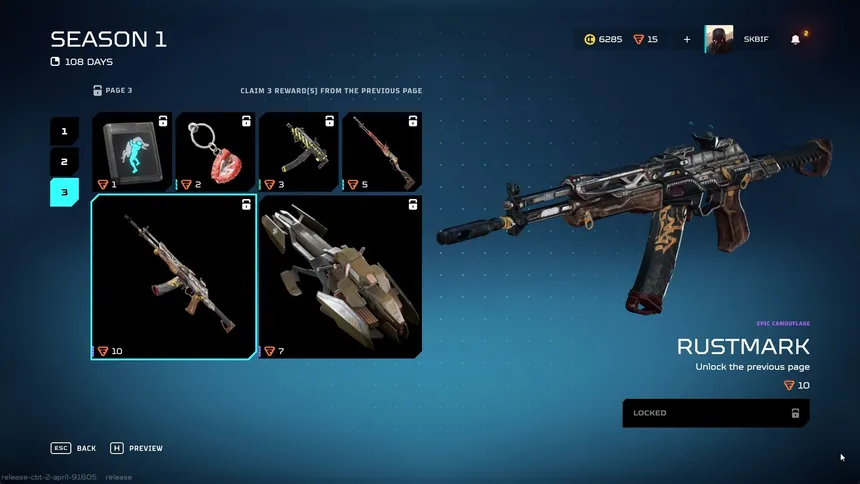Pick the red rifle skin reward
This screenshot has width=860, height=484.
381,151
